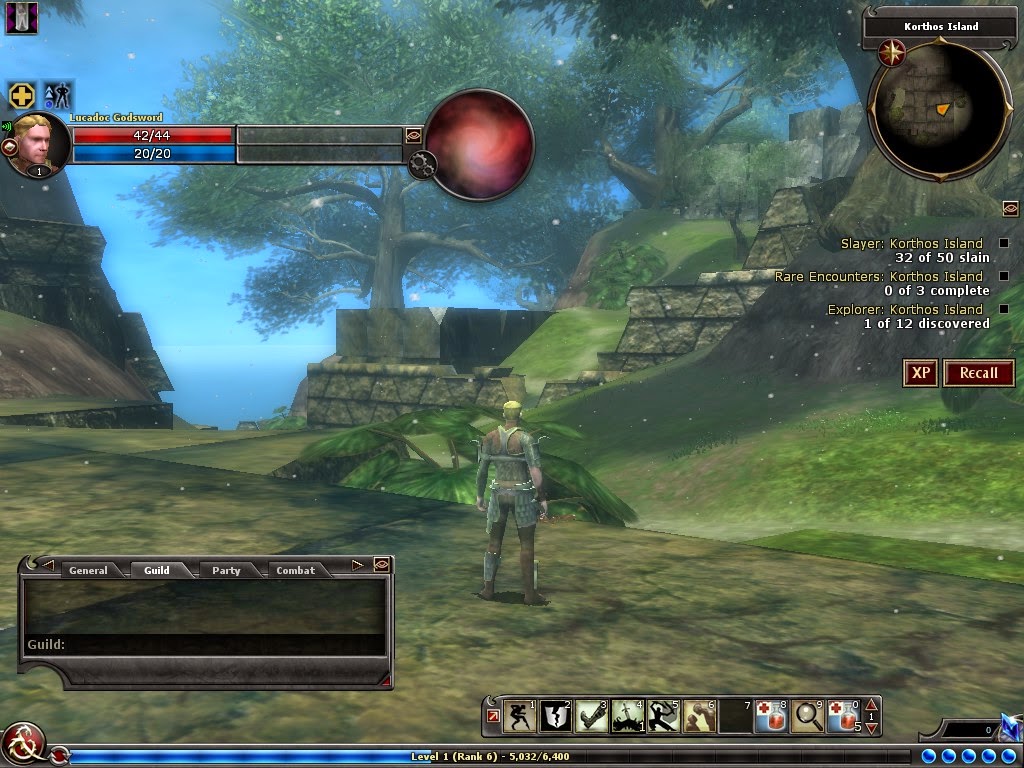Open the Party chat tab
The image size is (1024, 768).
tap(226, 570)
